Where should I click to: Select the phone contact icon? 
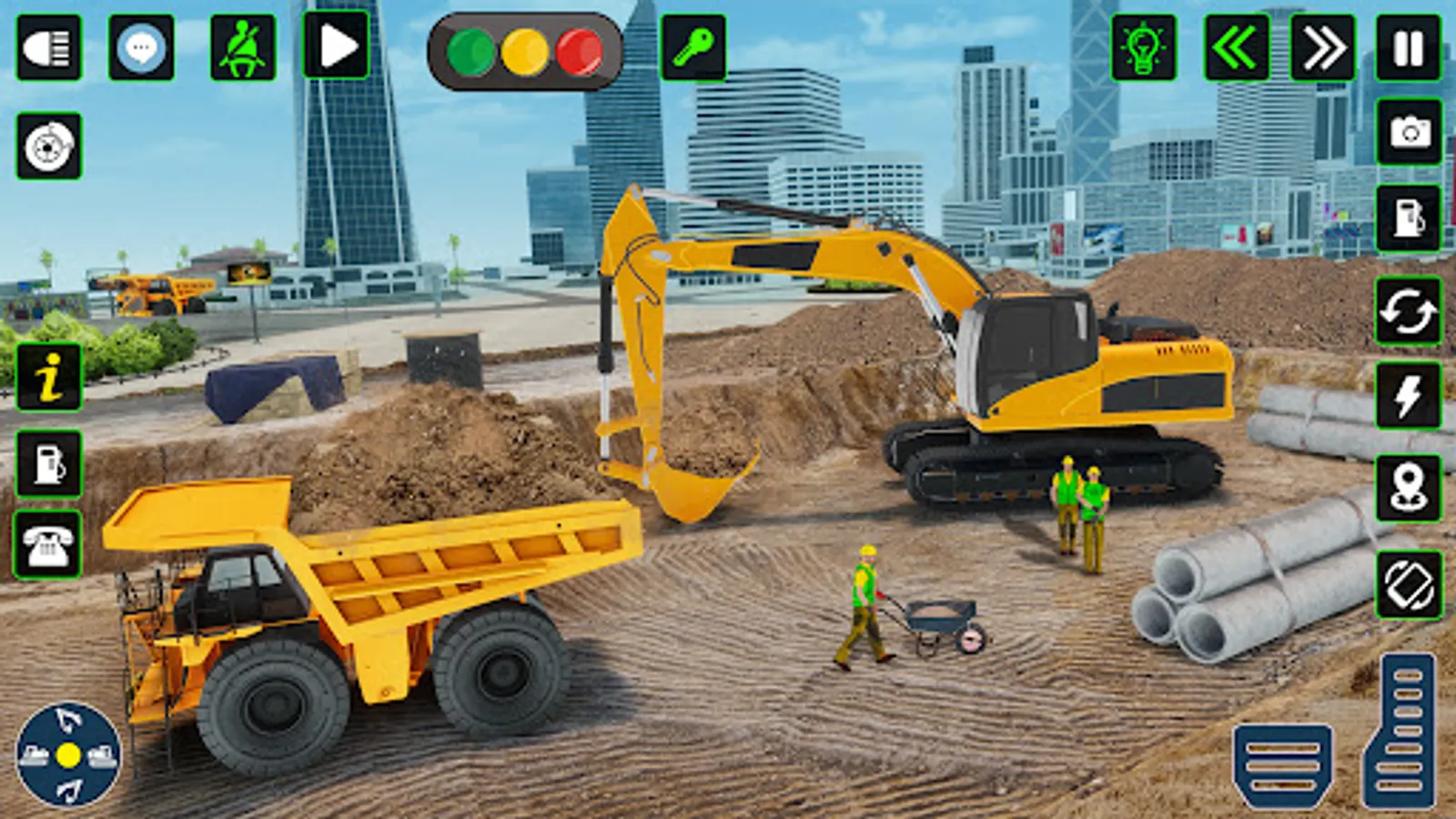click(50, 546)
